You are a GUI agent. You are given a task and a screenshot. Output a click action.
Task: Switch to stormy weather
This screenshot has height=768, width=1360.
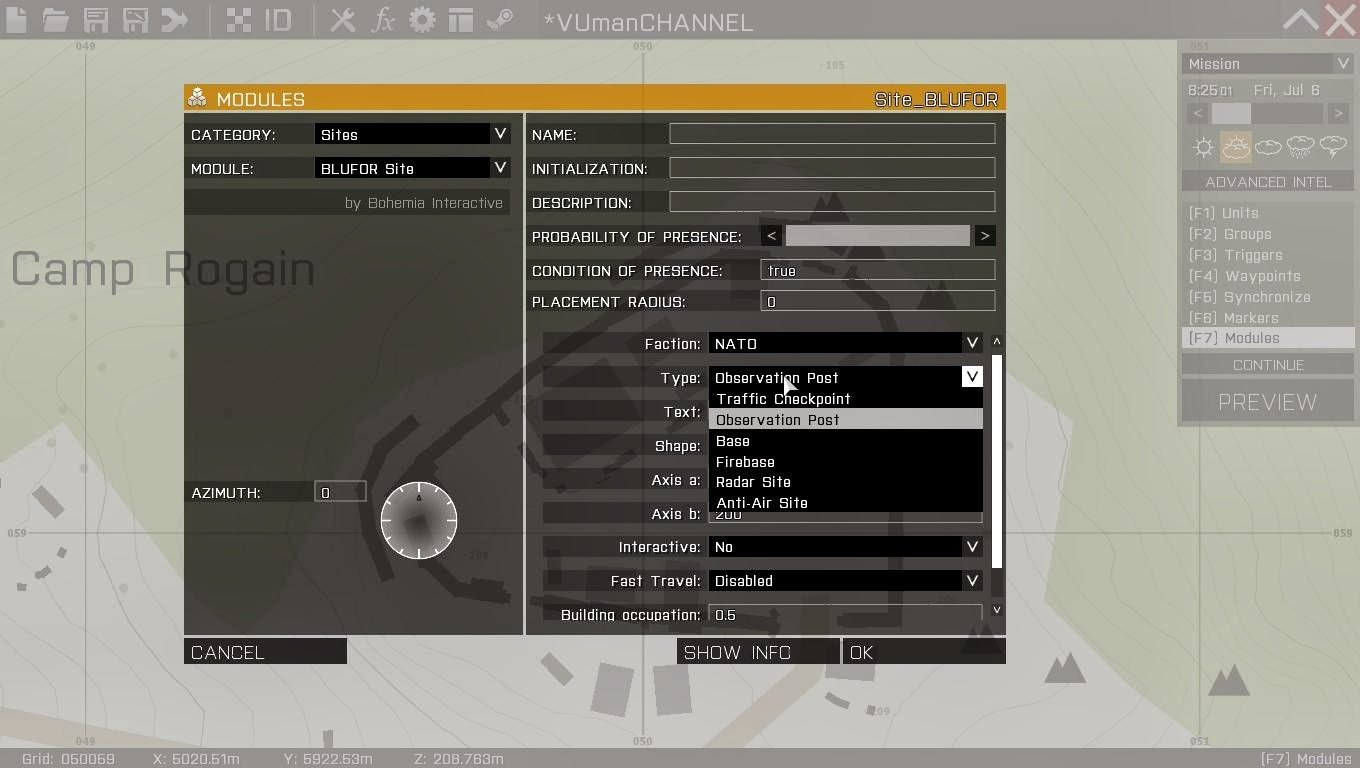pyautogui.click(x=1334, y=147)
